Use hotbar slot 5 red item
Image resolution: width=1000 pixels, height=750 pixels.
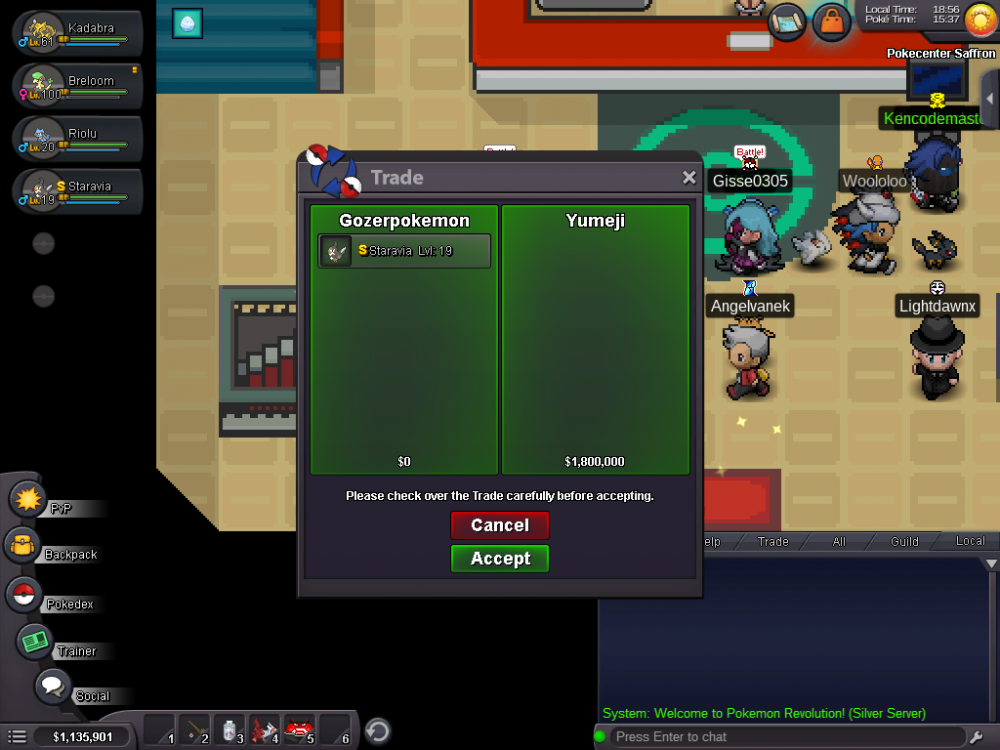pos(299,731)
